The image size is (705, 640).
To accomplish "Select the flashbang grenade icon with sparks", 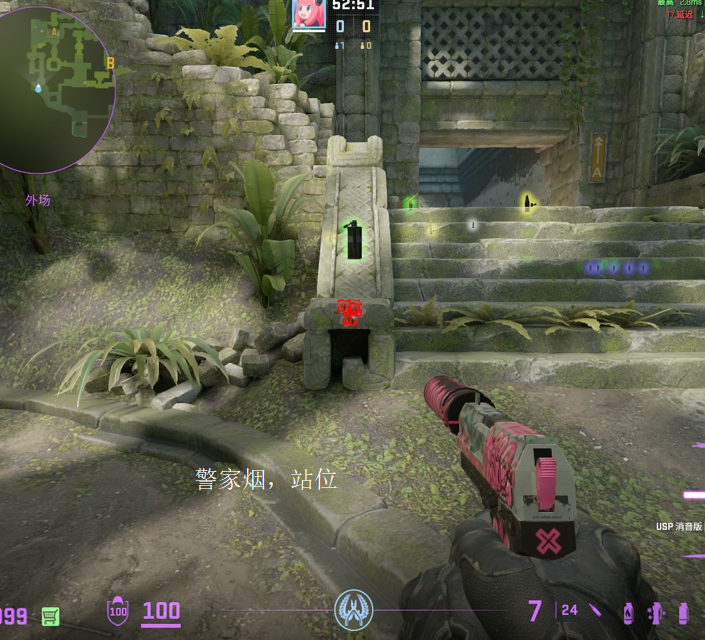I will point(656,612).
